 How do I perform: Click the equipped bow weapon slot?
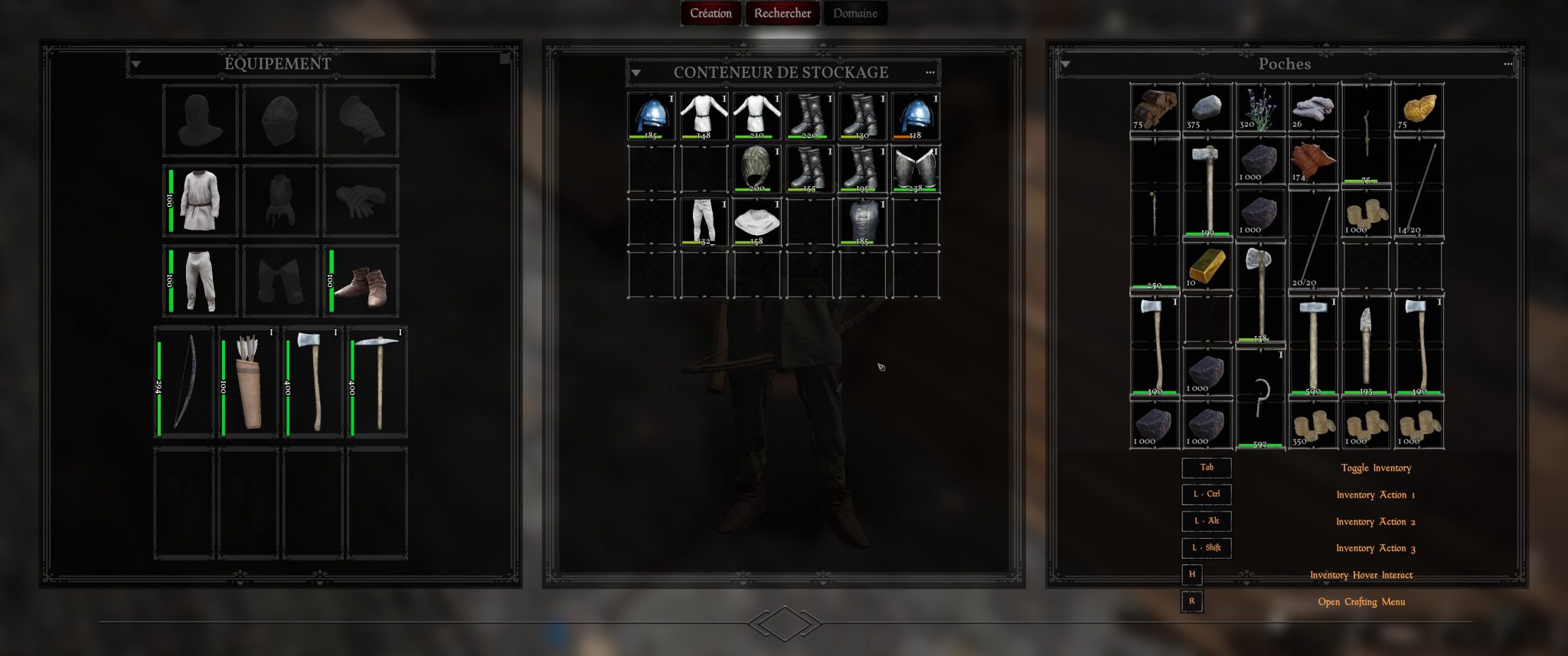click(184, 381)
